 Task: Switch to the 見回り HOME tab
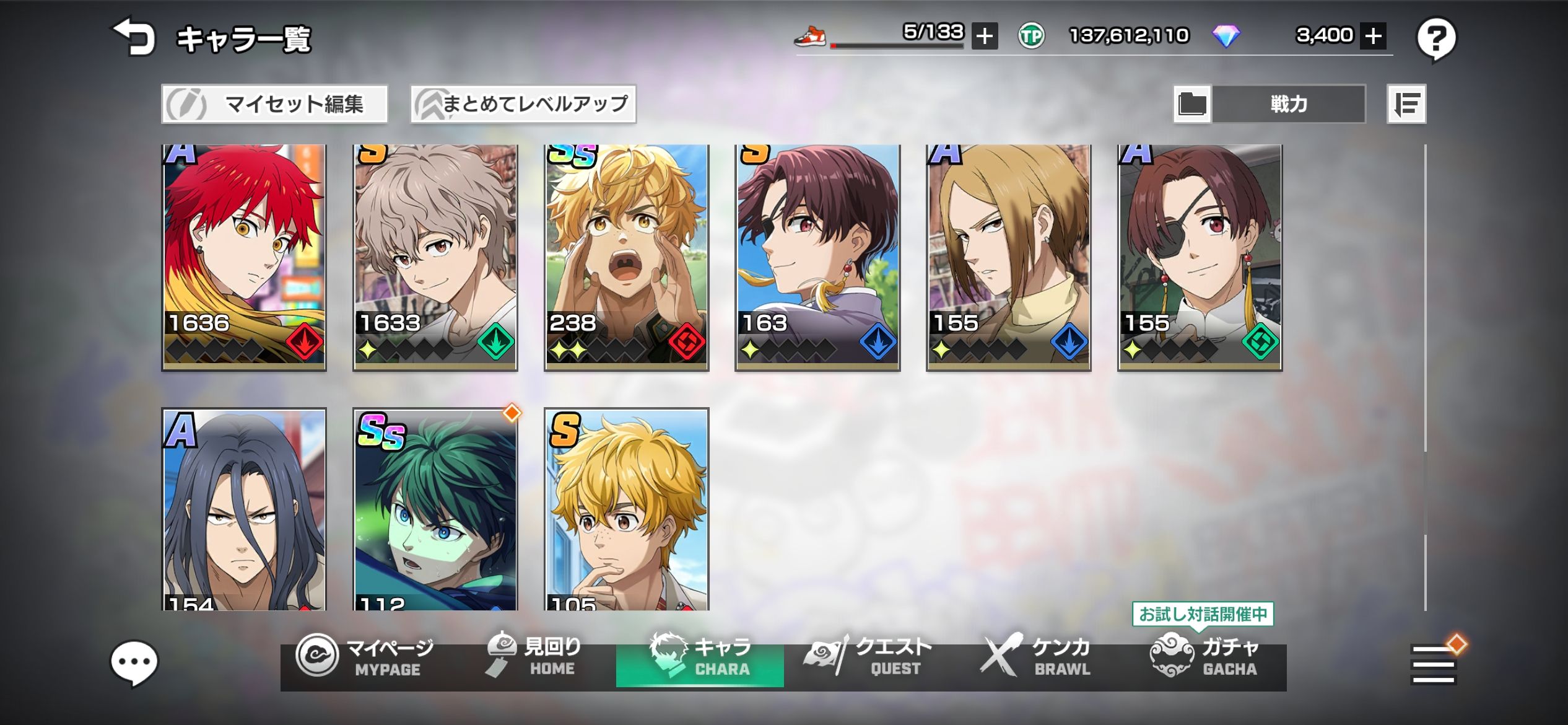pyautogui.click(x=534, y=657)
